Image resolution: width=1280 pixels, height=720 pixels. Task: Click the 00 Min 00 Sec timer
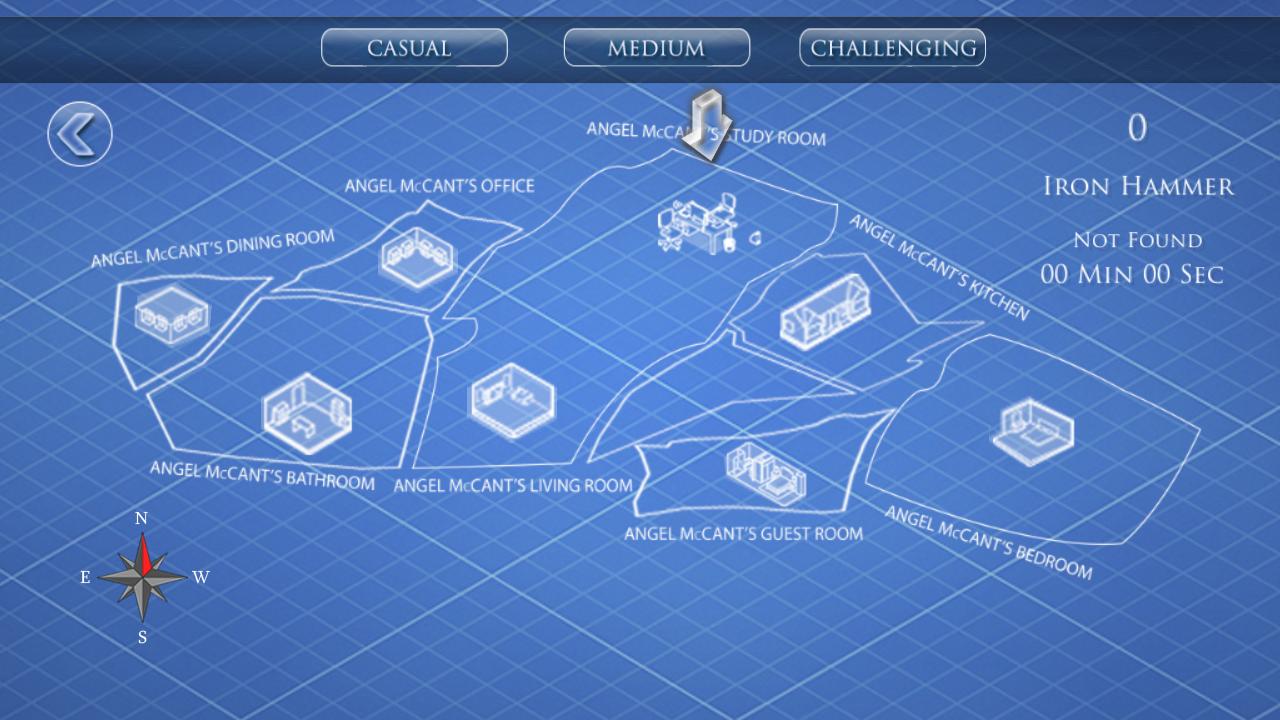click(1138, 274)
